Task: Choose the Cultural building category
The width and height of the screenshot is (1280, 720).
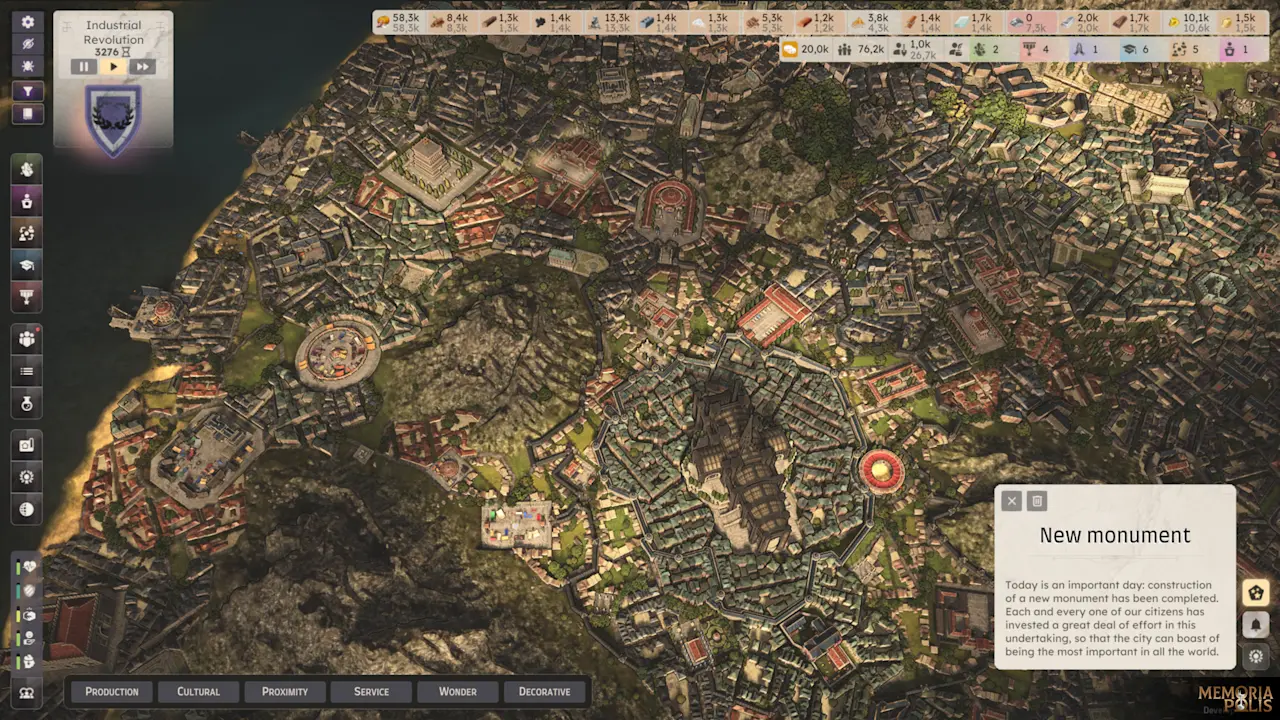Action: tap(198, 691)
